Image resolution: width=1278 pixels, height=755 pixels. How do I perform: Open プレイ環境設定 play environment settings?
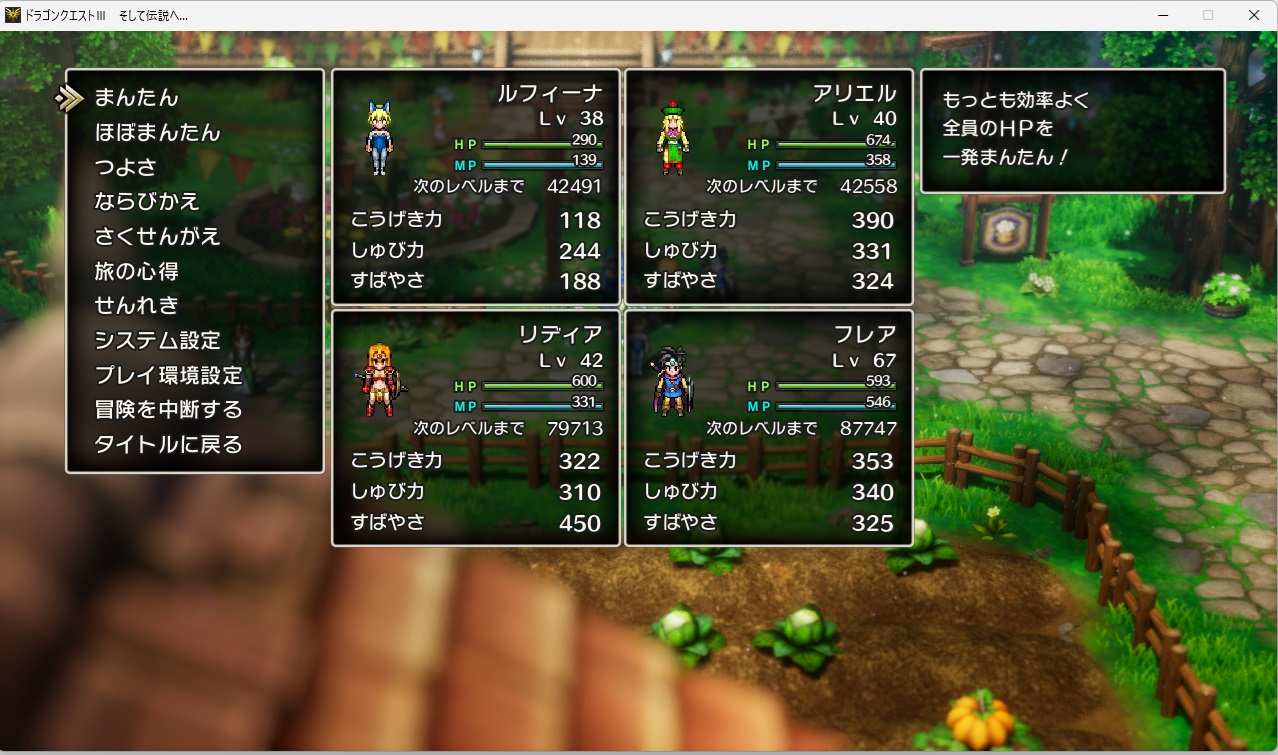point(168,375)
